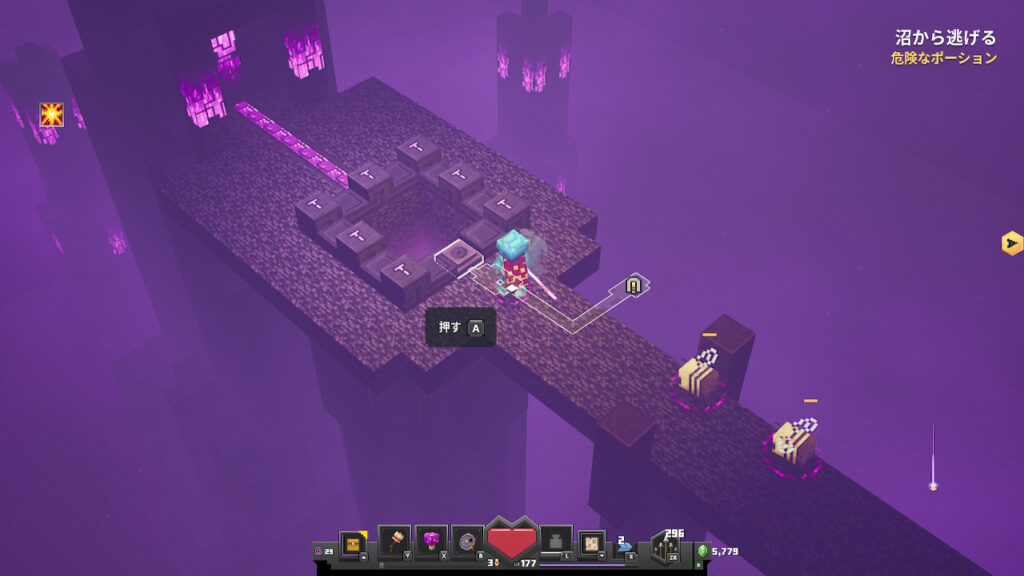The height and width of the screenshot is (576, 1024).
Task: Click the objective text 沼から逃げる
Action: click(945, 38)
